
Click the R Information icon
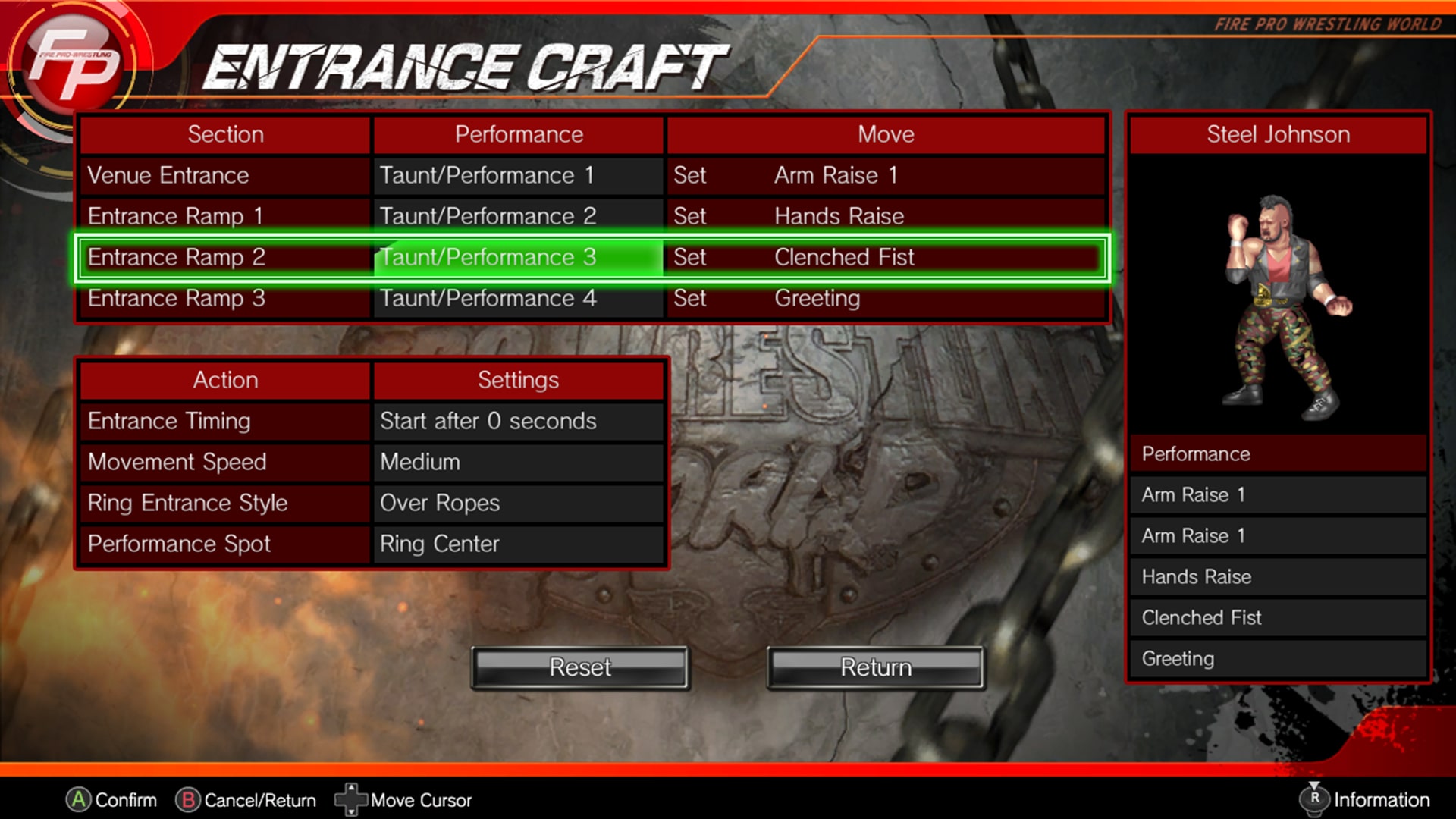pyautogui.click(x=1316, y=799)
